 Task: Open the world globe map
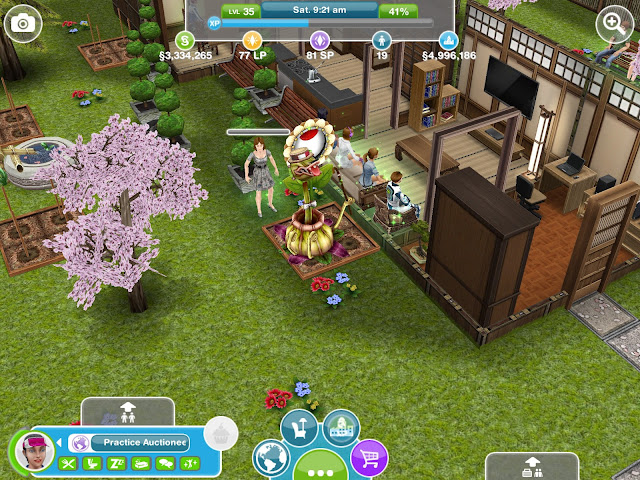click(x=271, y=460)
